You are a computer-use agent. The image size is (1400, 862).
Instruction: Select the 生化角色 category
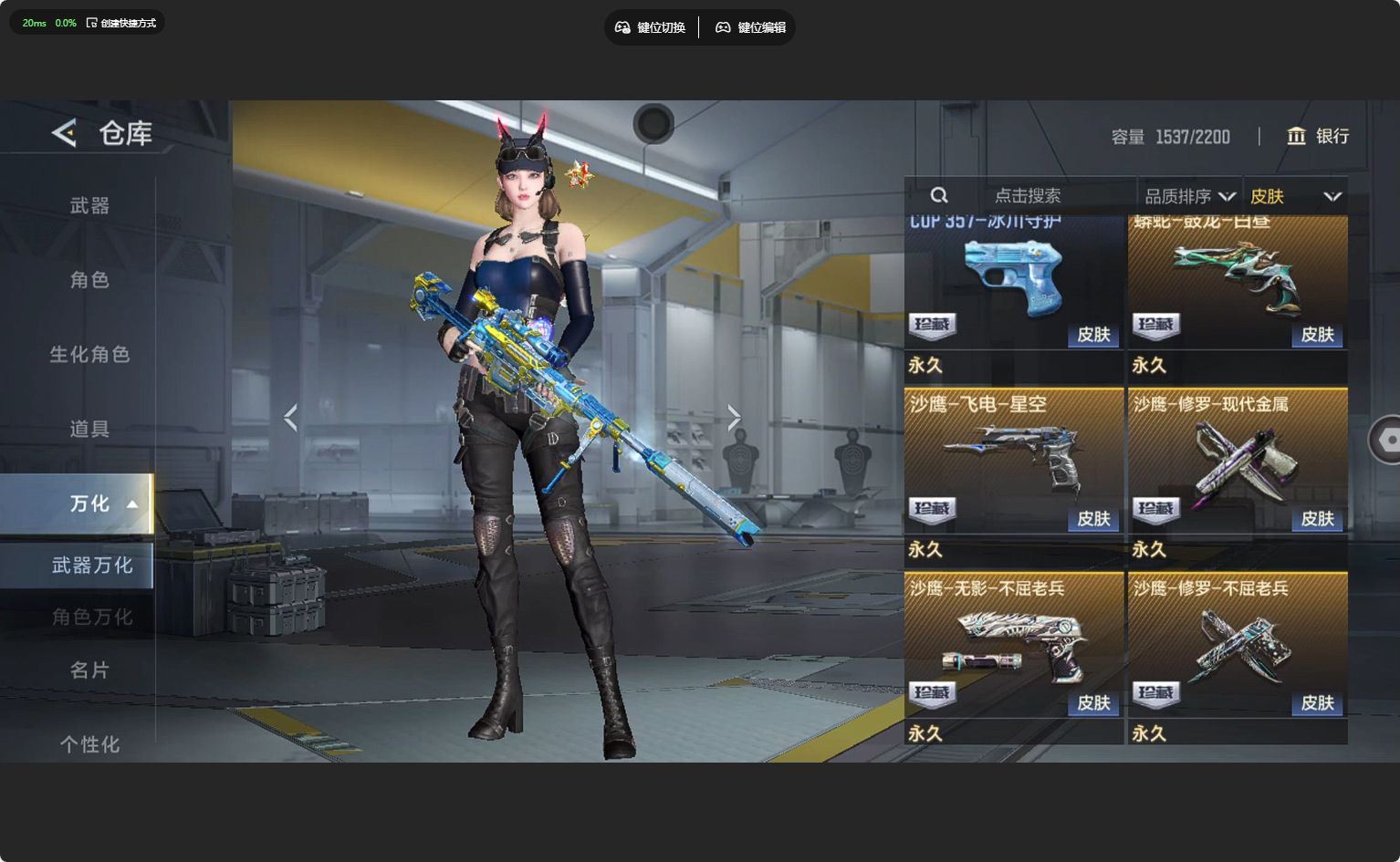89,354
